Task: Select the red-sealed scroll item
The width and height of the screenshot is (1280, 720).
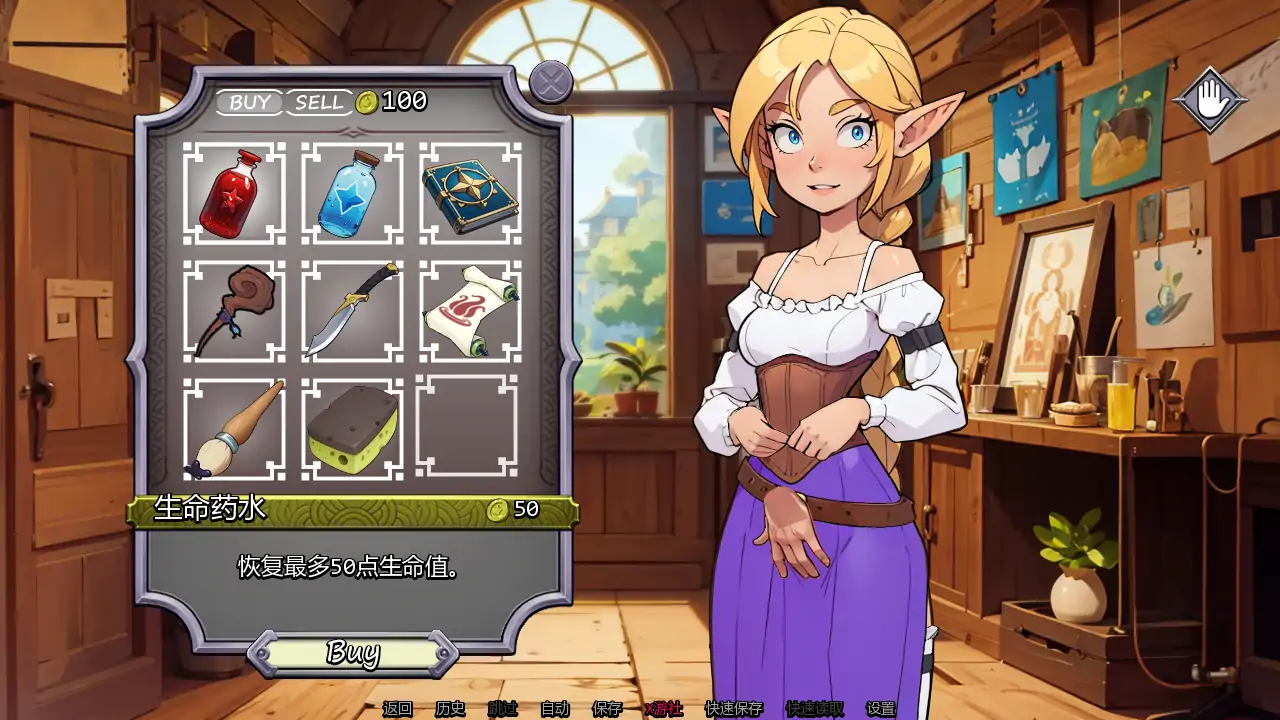Action: pyautogui.click(x=466, y=310)
